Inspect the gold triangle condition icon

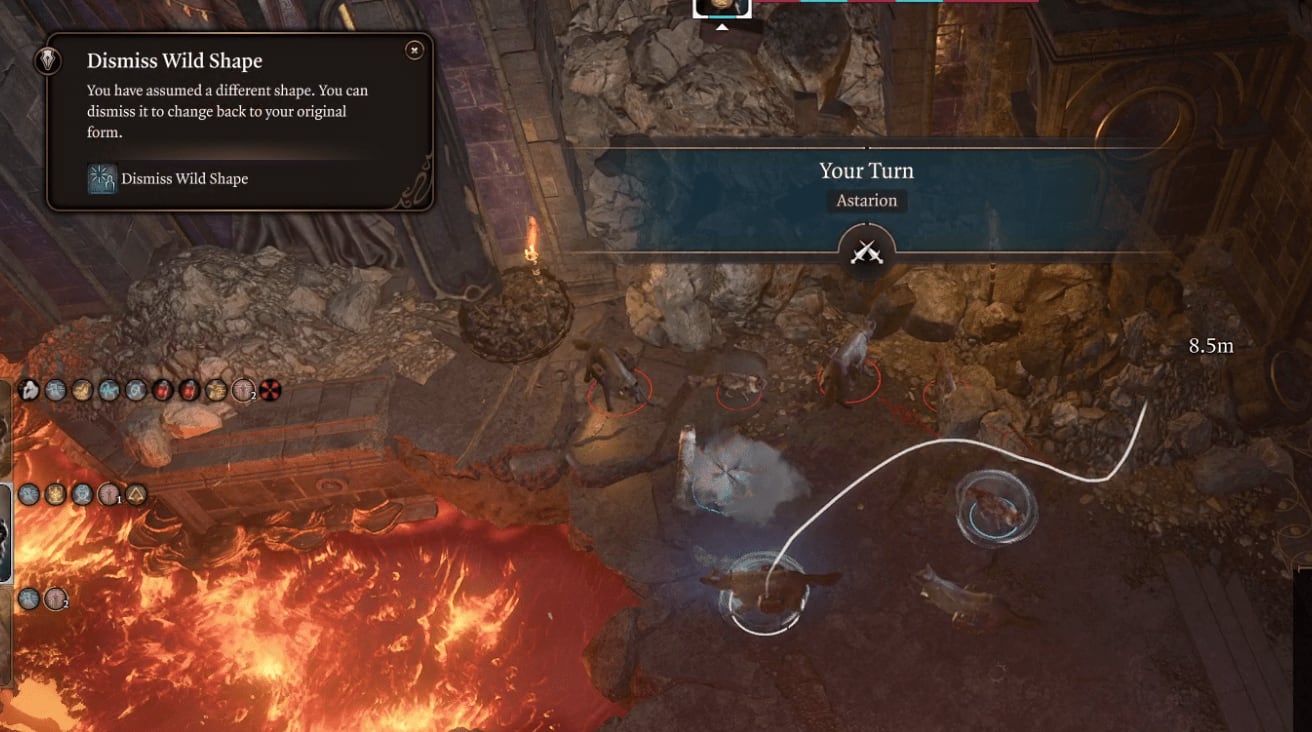pos(136,494)
